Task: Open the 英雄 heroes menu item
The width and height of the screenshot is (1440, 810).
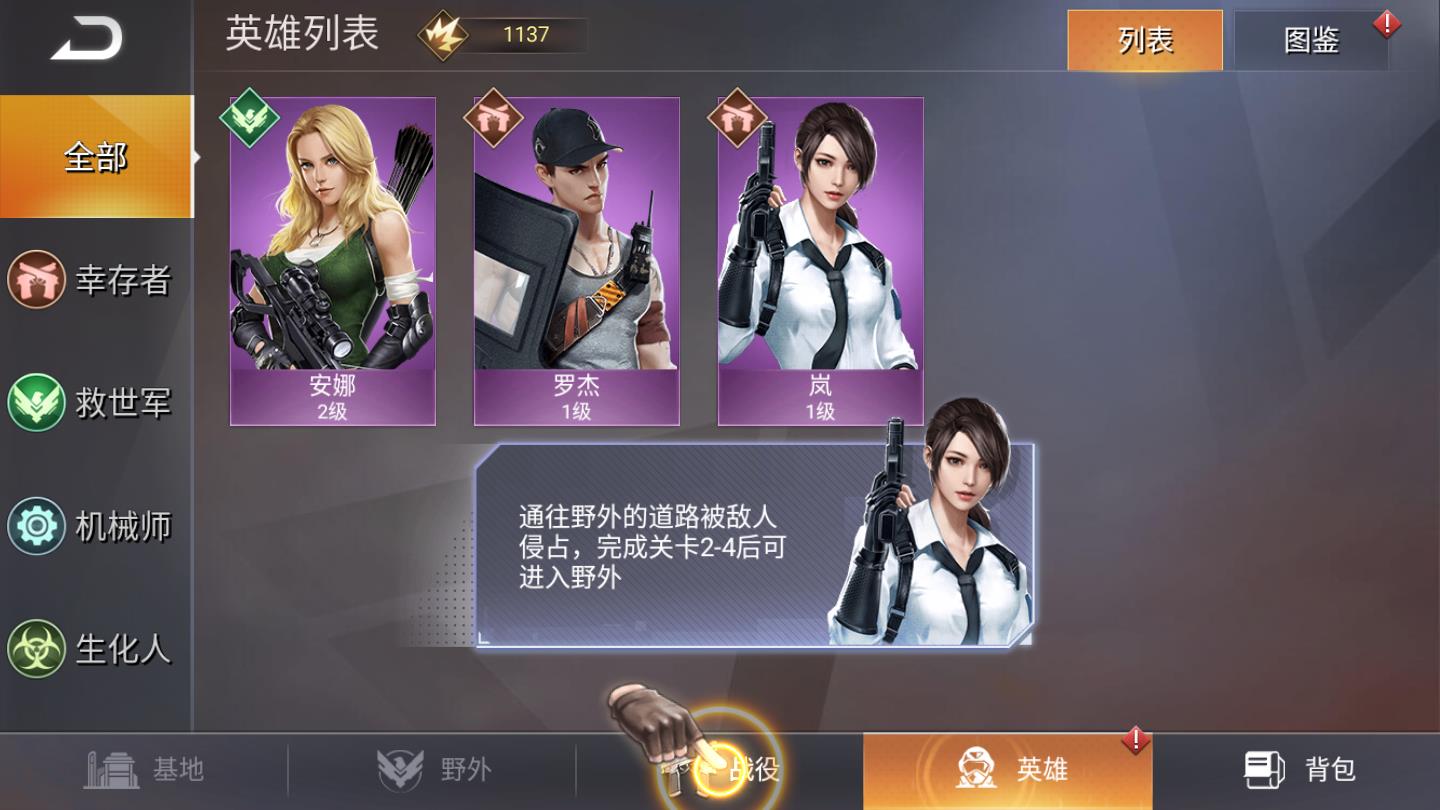Action: pos(1010,768)
